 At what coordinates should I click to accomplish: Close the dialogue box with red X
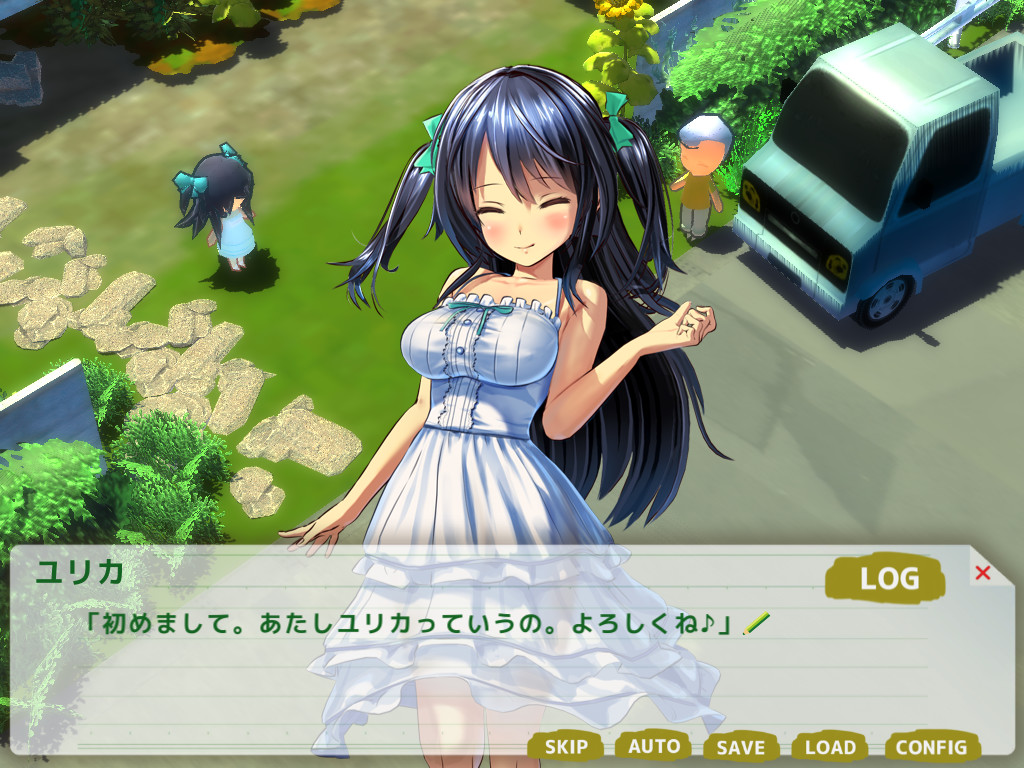(x=982, y=573)
